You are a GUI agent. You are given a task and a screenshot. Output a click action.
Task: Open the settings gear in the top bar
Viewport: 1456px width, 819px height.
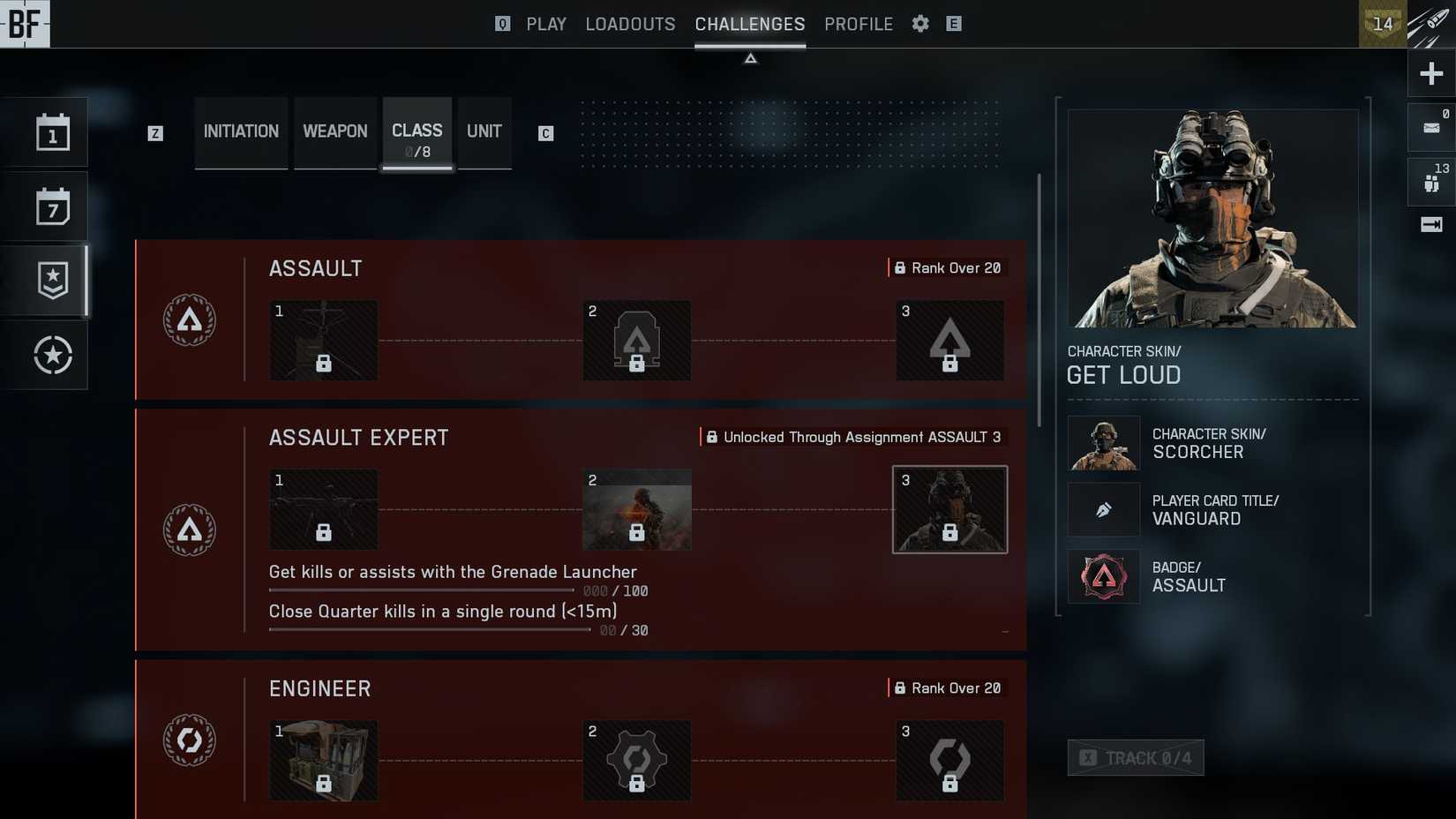(x=919, y=24)
